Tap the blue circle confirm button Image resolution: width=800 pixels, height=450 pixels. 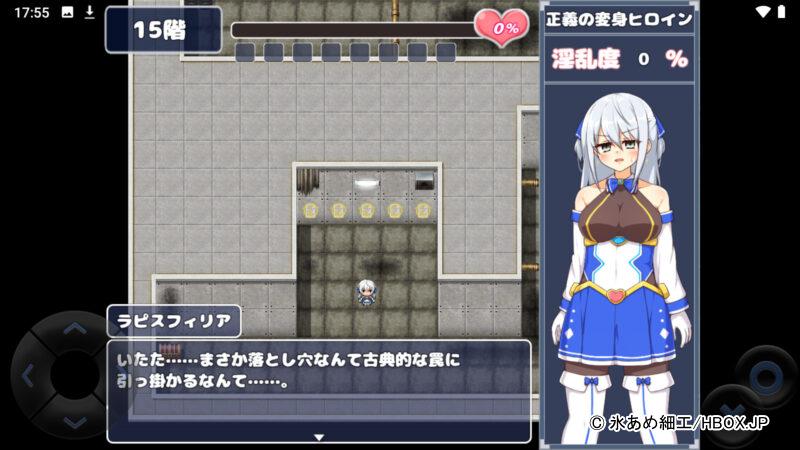coord(765,377)
